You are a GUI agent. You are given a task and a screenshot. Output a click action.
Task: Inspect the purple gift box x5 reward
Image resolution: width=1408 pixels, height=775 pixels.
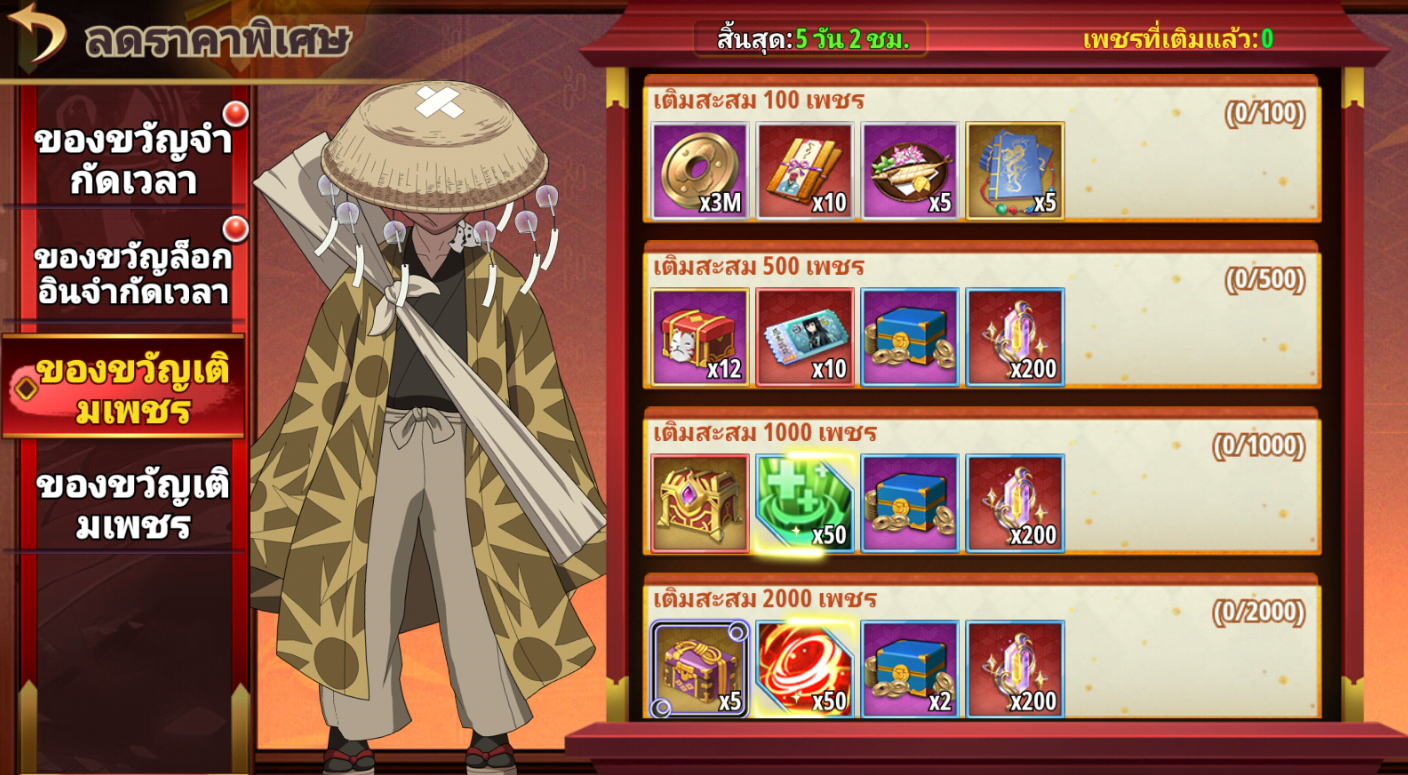click(700, 669)
